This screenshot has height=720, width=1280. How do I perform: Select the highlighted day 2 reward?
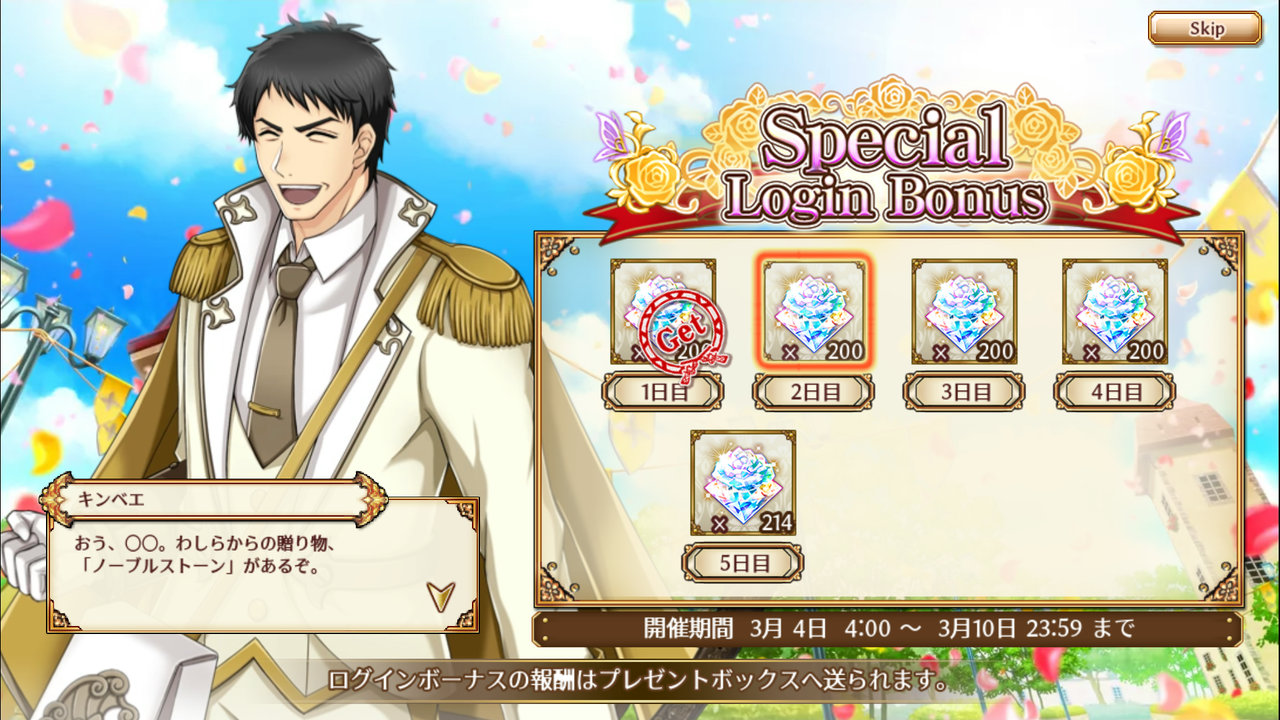tap(814, 311)
